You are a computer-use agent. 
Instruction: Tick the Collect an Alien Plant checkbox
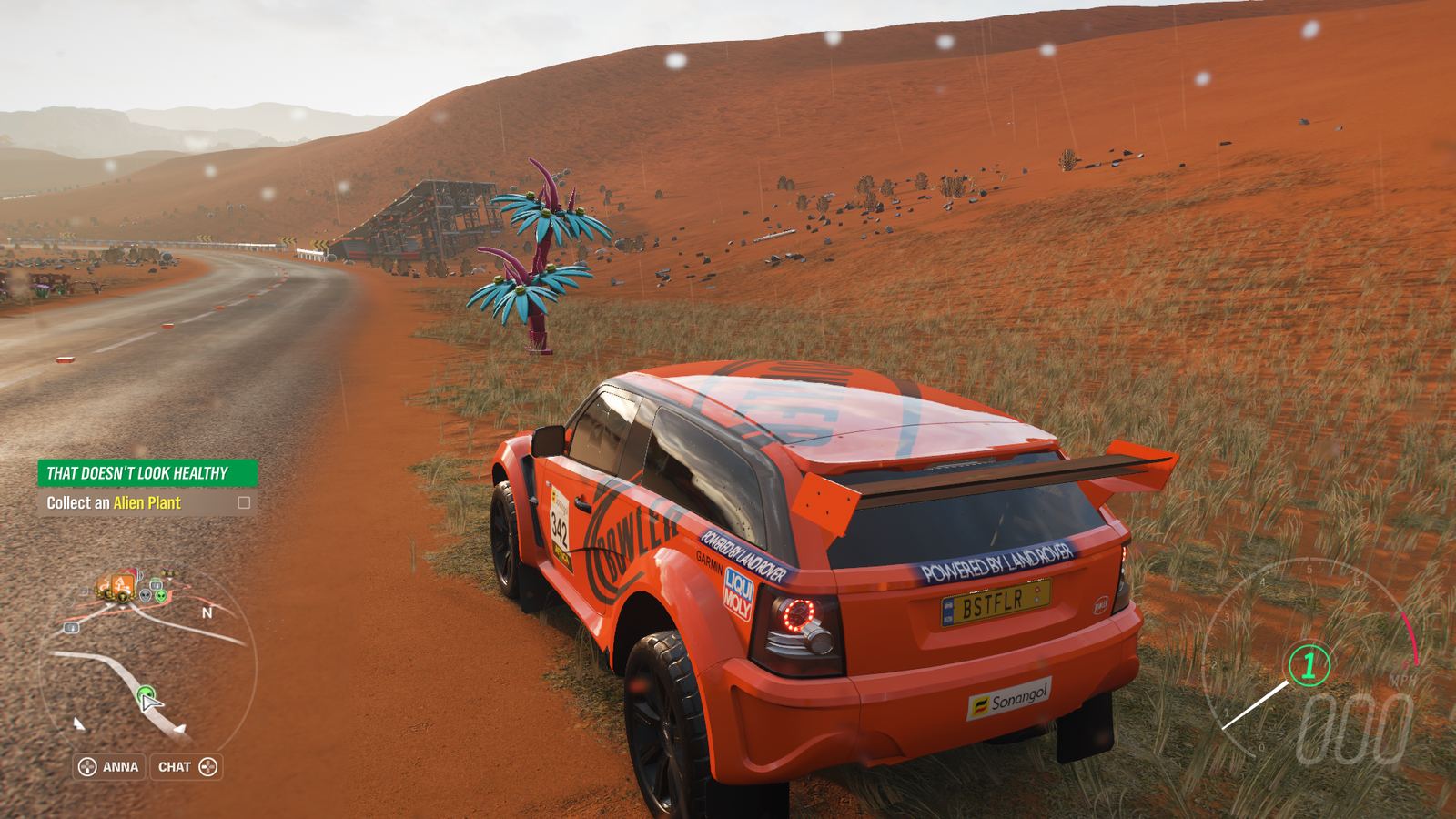tap(244, 502)
